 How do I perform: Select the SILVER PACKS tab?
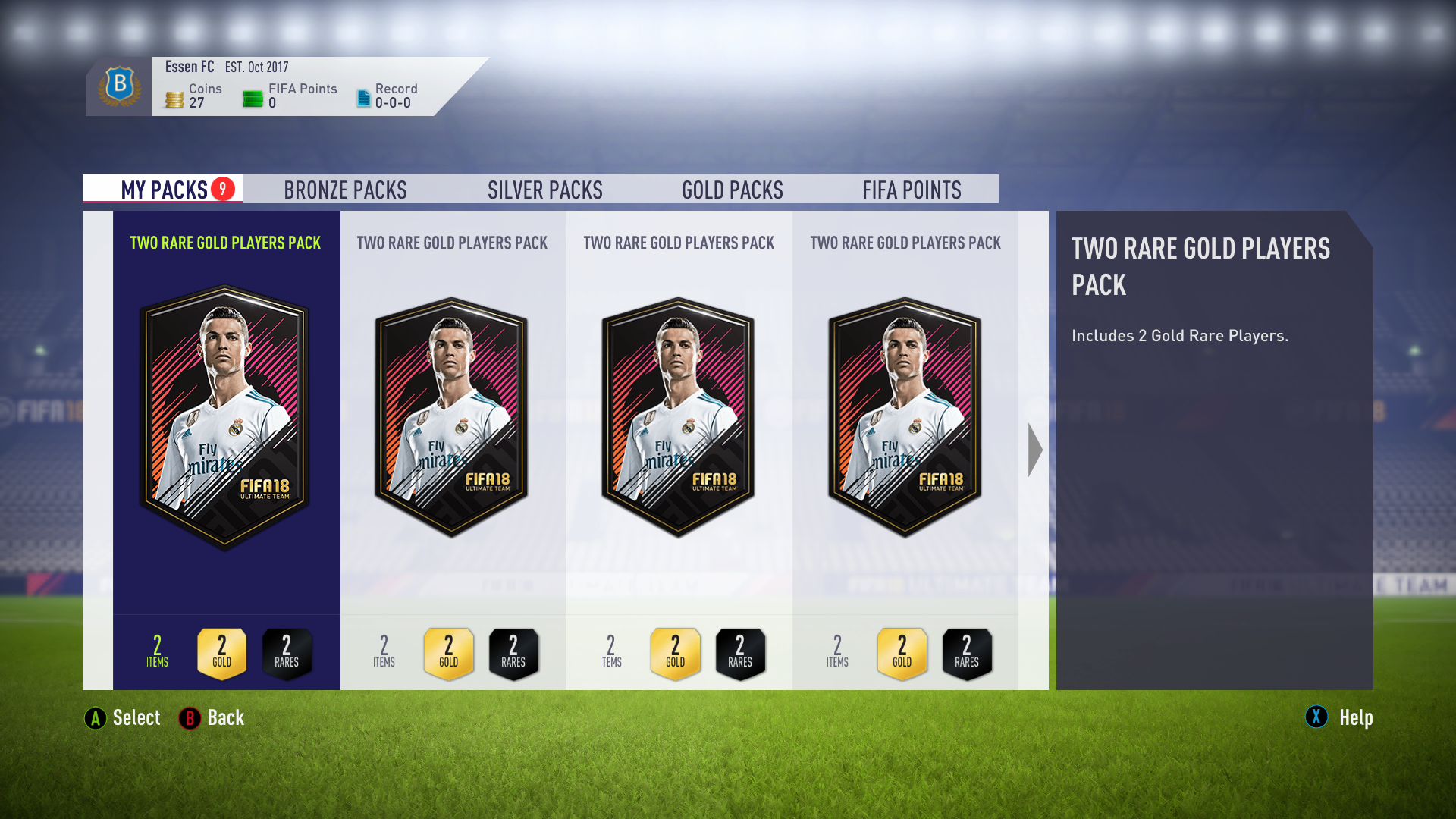pos(544,190)
